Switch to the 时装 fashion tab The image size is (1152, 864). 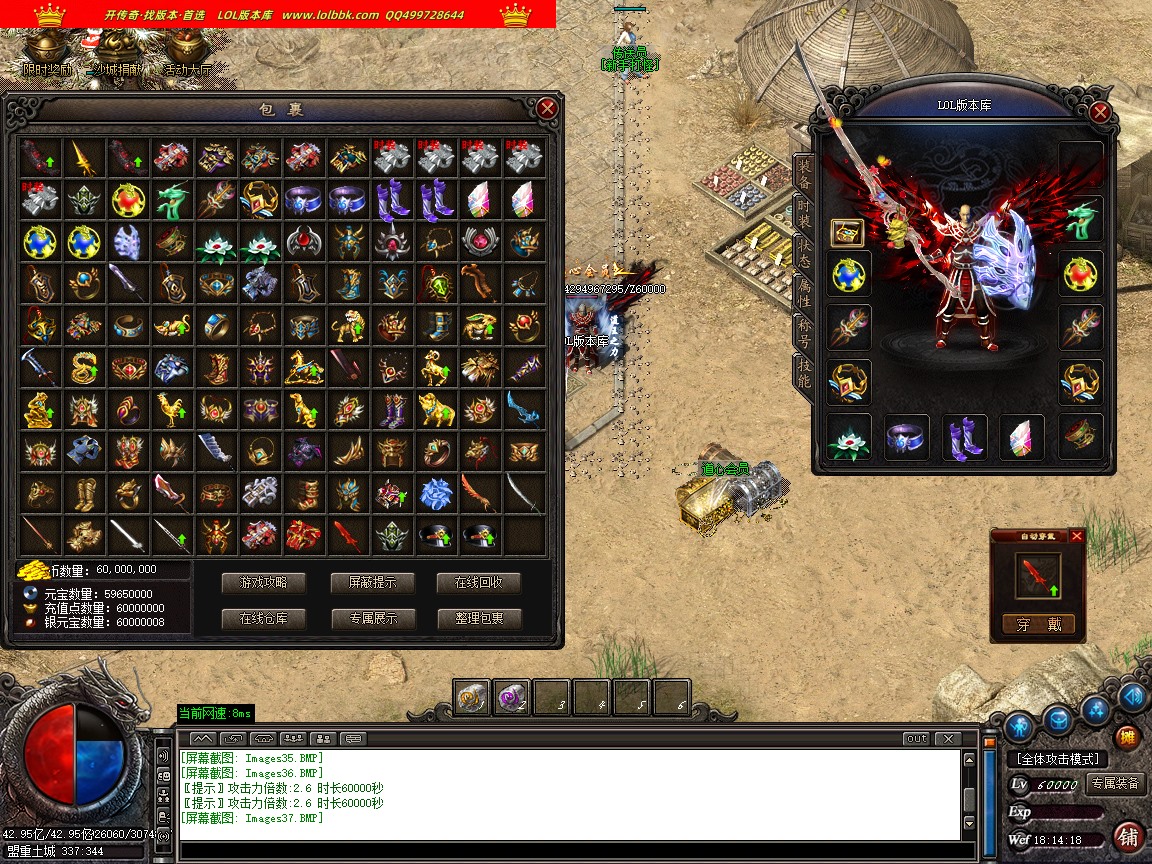[x=804, y=211]
